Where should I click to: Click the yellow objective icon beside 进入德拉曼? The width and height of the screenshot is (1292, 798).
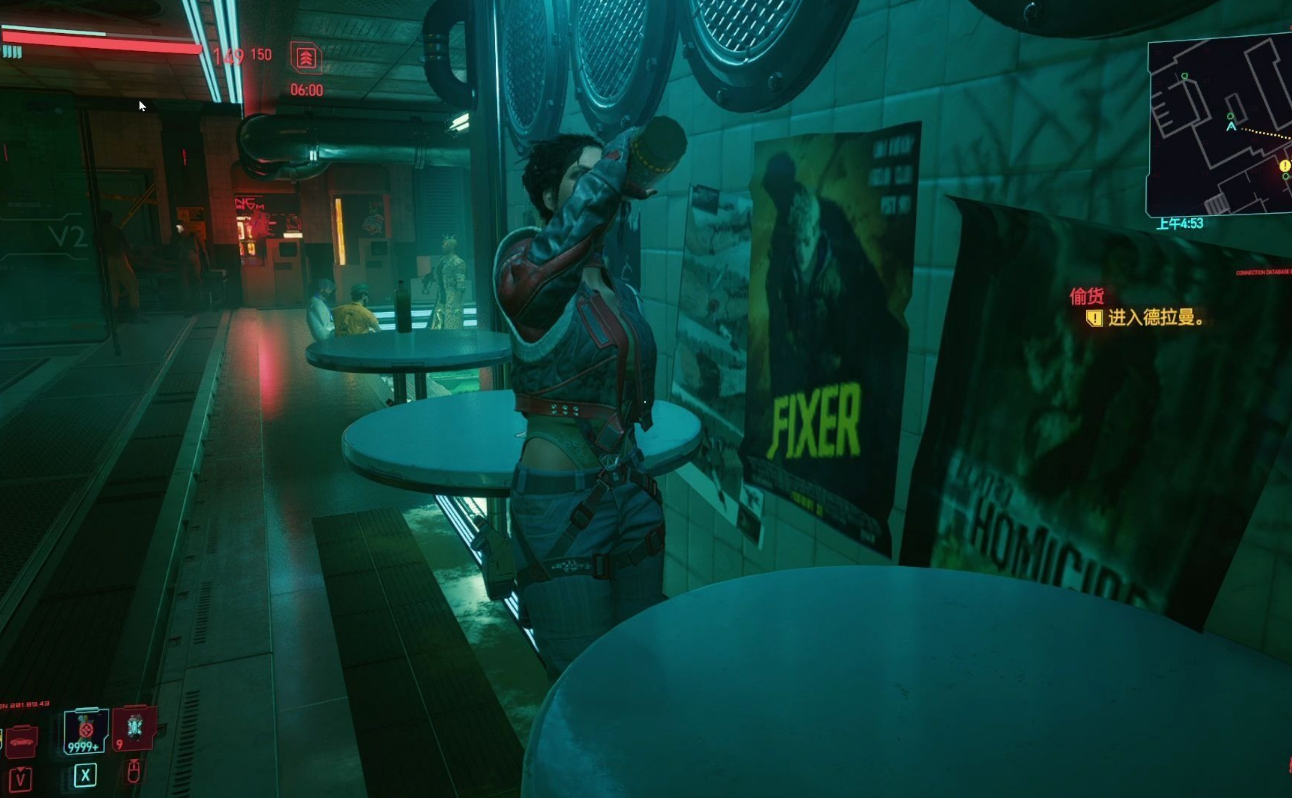pos(1094,318)
